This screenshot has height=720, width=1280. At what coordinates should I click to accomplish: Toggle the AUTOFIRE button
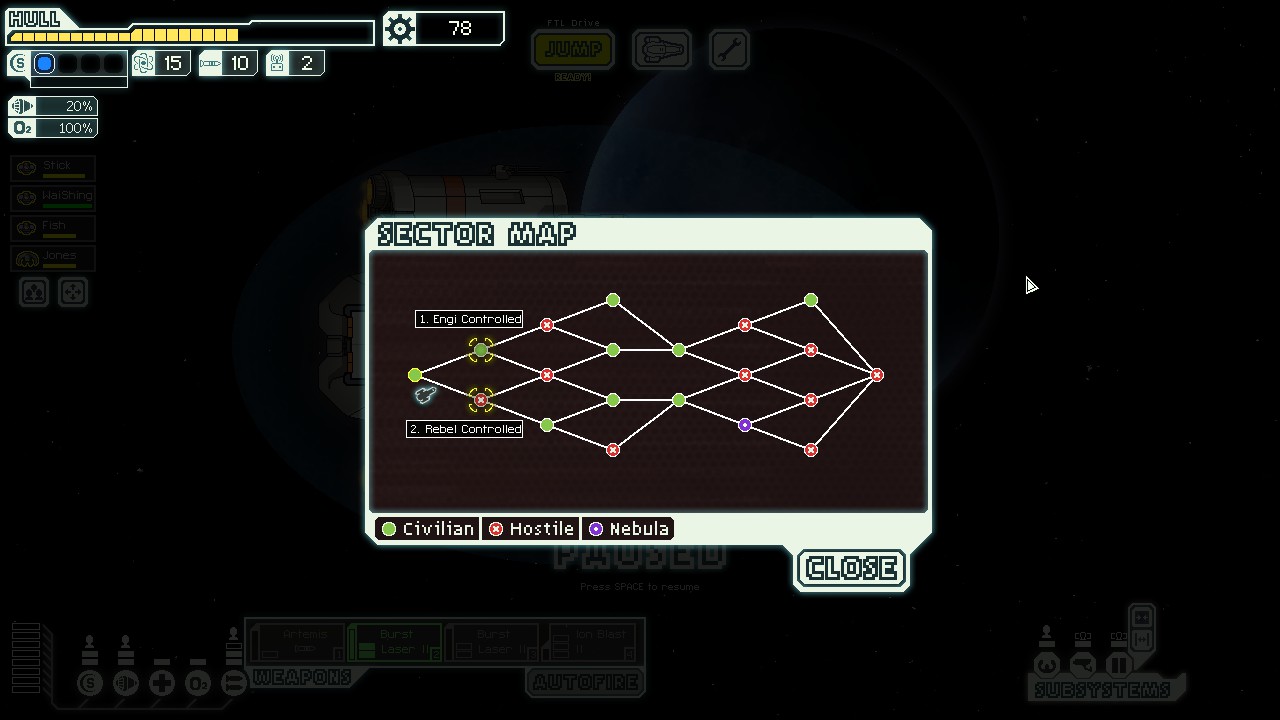click(x=585, y=683)
